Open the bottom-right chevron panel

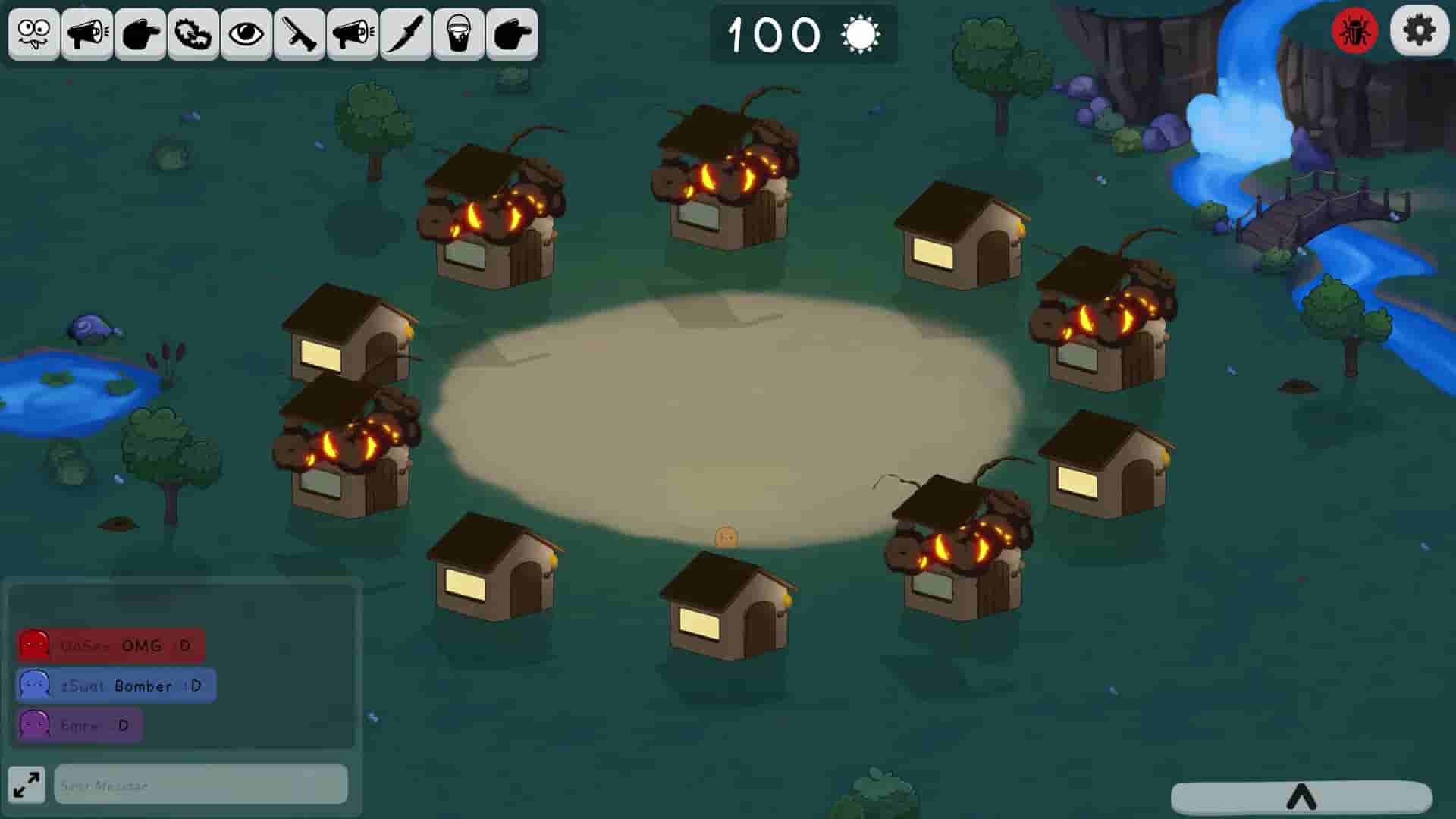click(x=1302, y=798)
